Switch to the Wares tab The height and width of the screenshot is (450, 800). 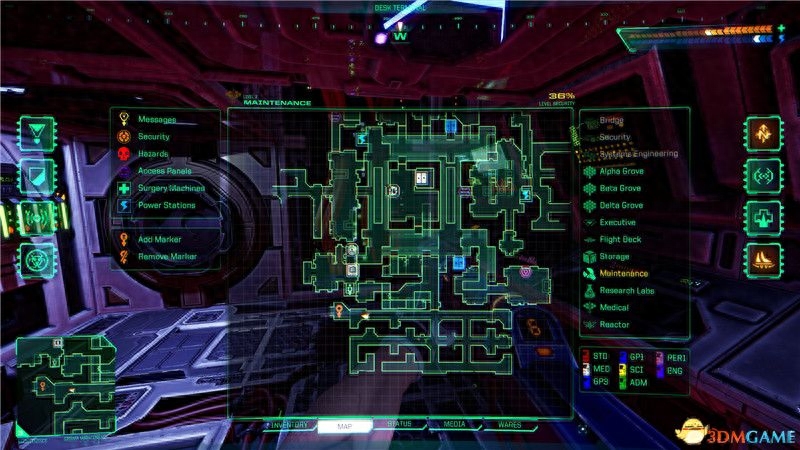[x=510, y=425]
